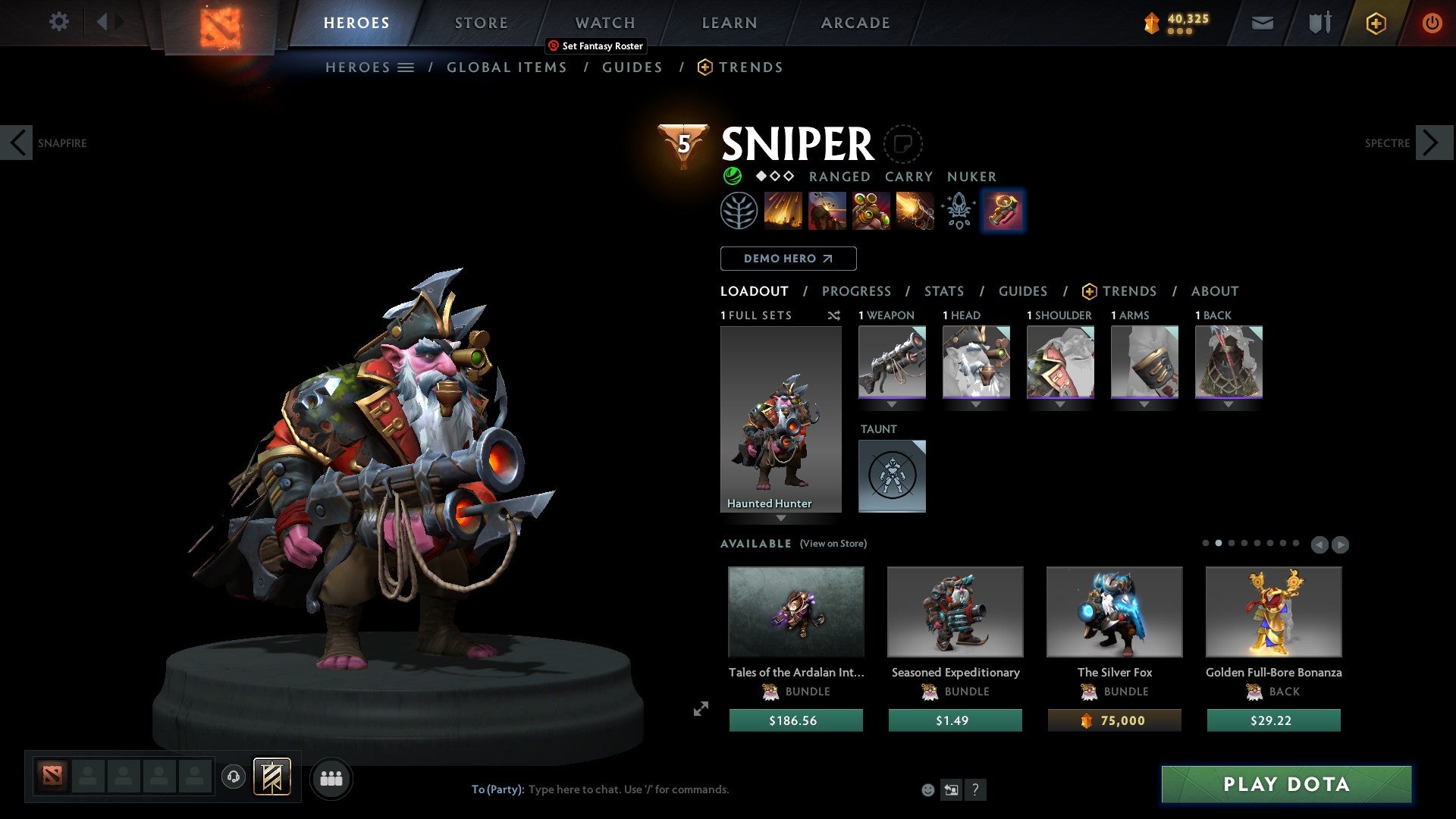Select the Shrapnel ability icon
Image resolution: width=1456 pixels, height=819 pixels.
coord(783,210)
